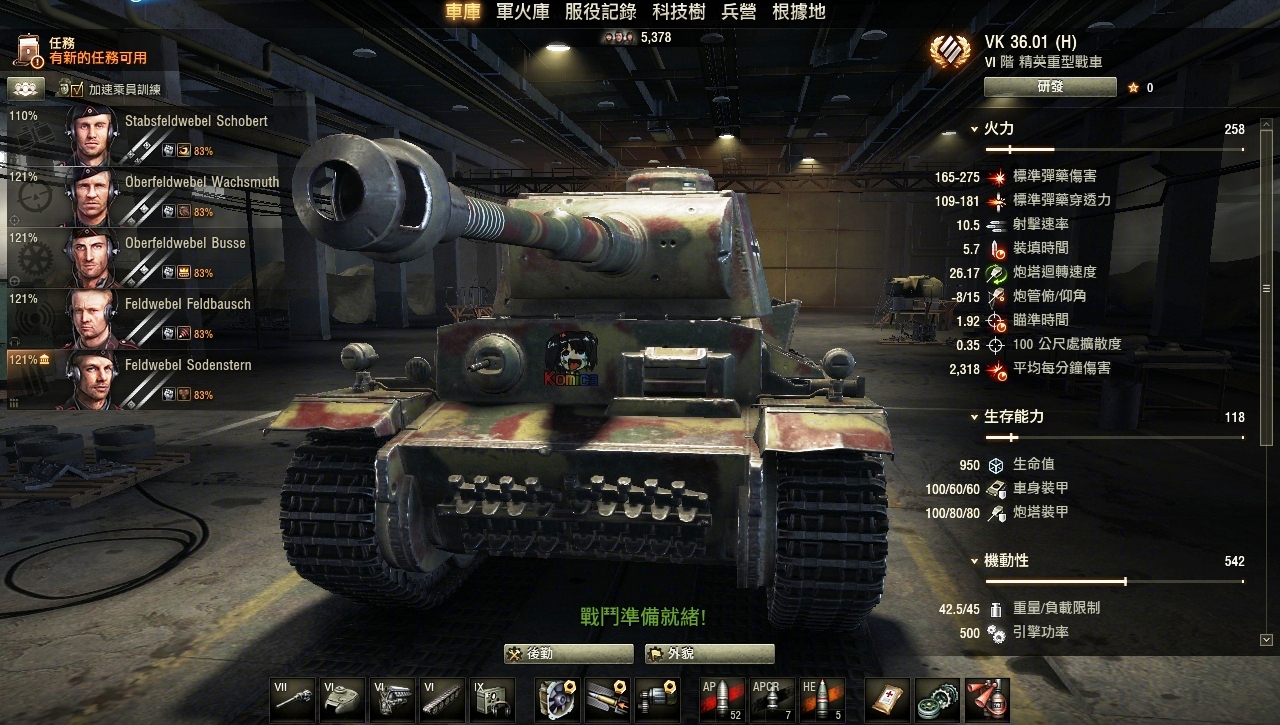Select the HE shell slot

pyautogui.click(x=822, y=699)
